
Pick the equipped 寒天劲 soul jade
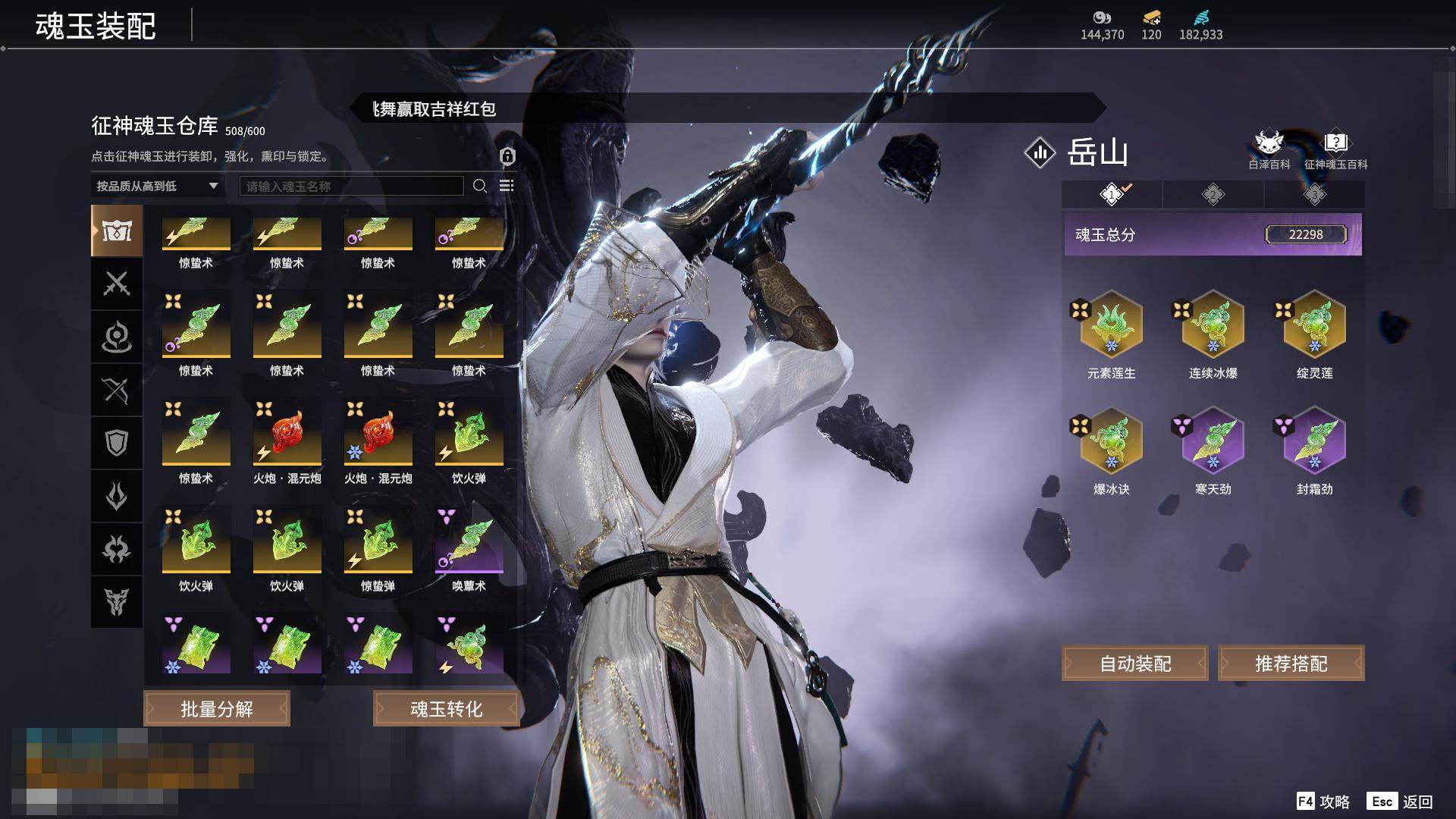[x=1213, y=442]
